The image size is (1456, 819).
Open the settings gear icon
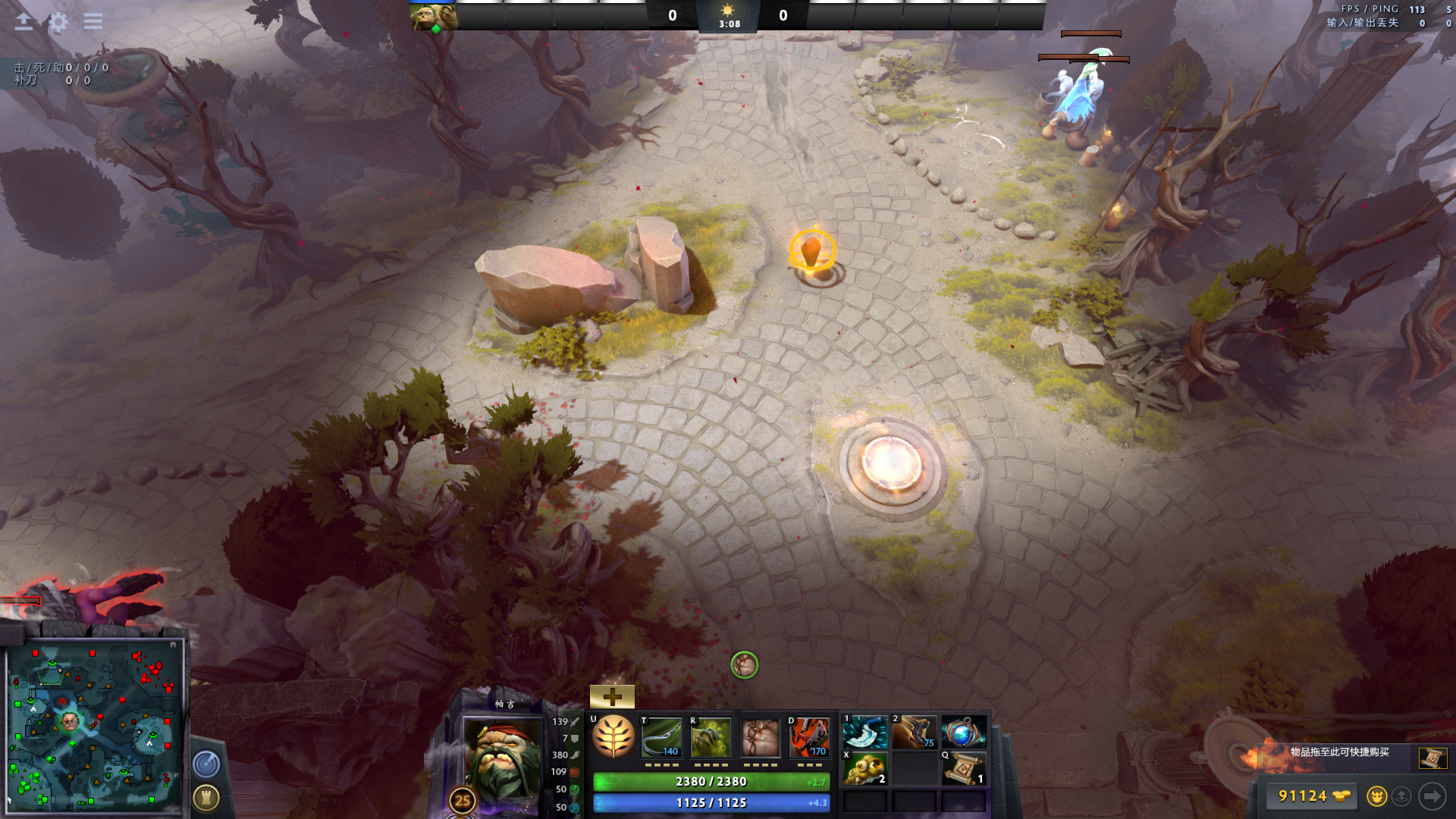(58, 21)
